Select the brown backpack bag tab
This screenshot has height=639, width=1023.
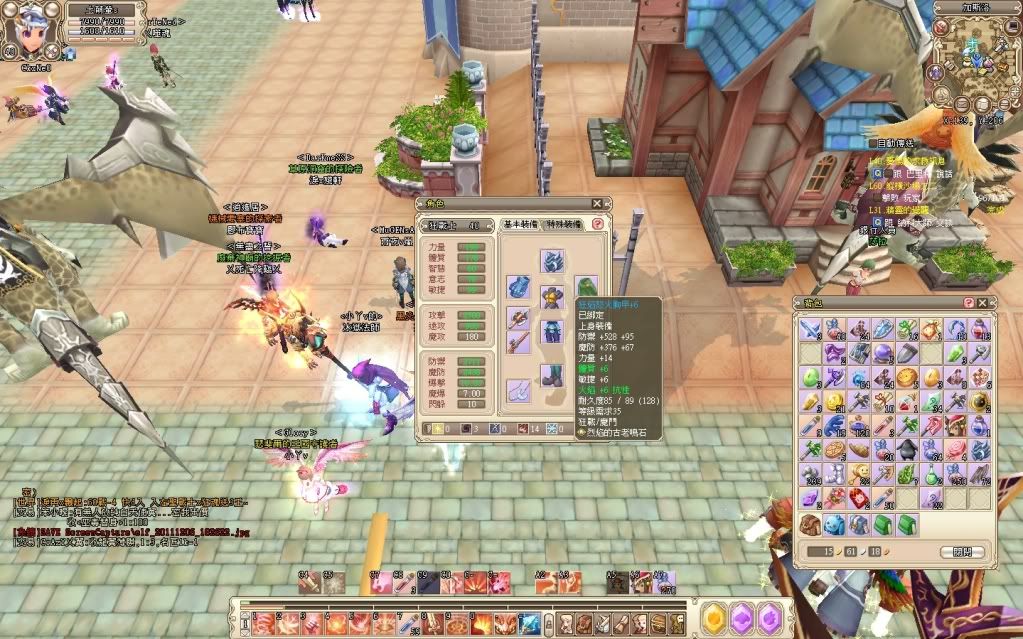click(x=810, y=524)
